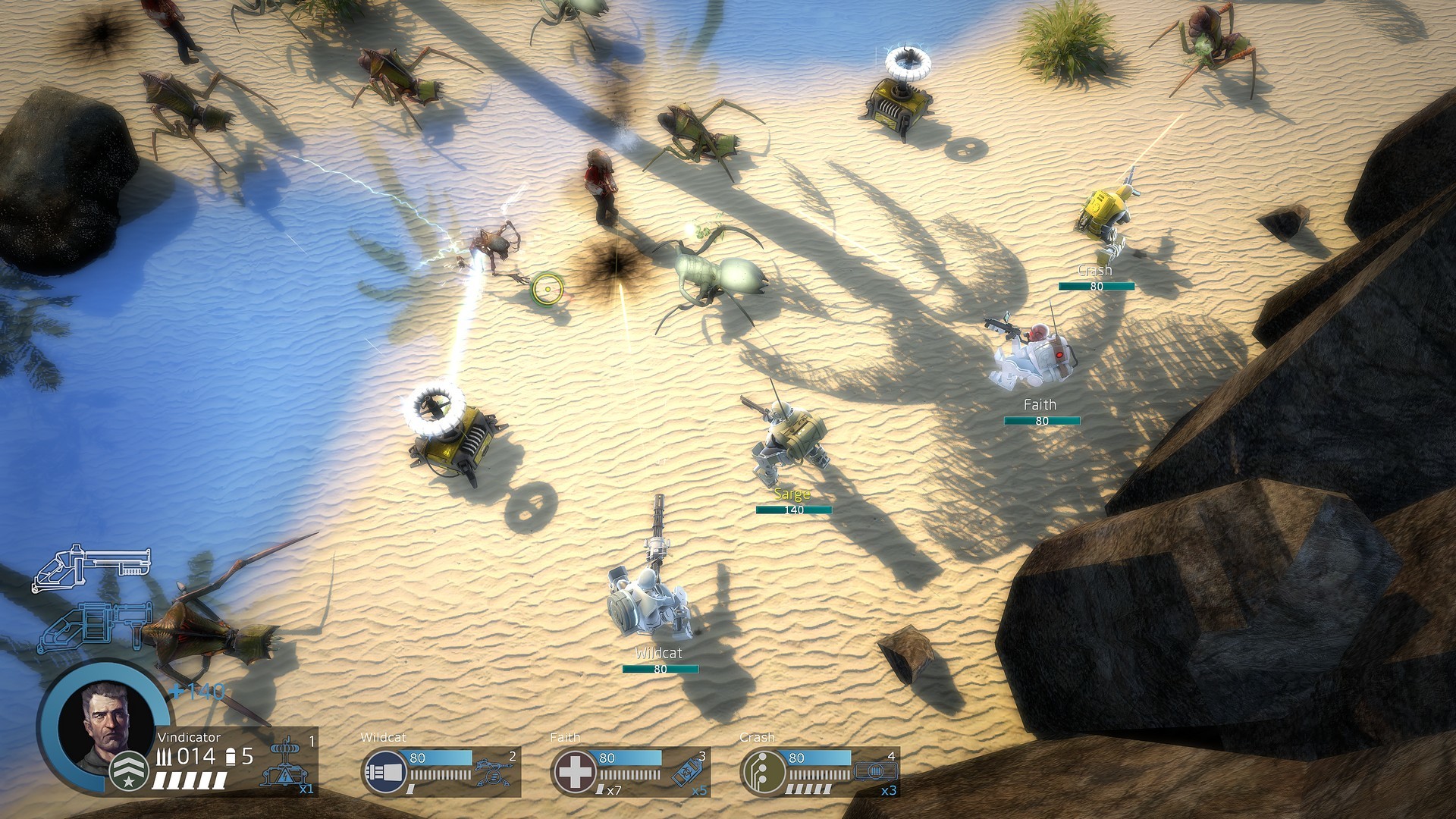
Task: Select Crash's tech class icon
Action: point(763,772)
